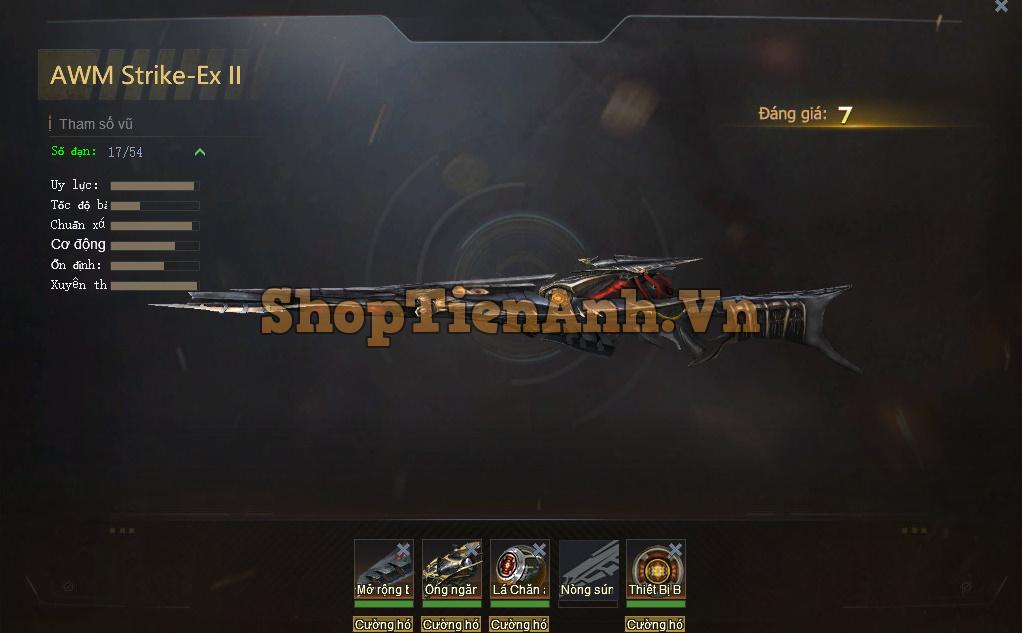Image resolution: width=1022 pixels, height=633 pixels.
Task: Click Cường hóa under the Mở rộng slot
Action: tap(383, 625)
